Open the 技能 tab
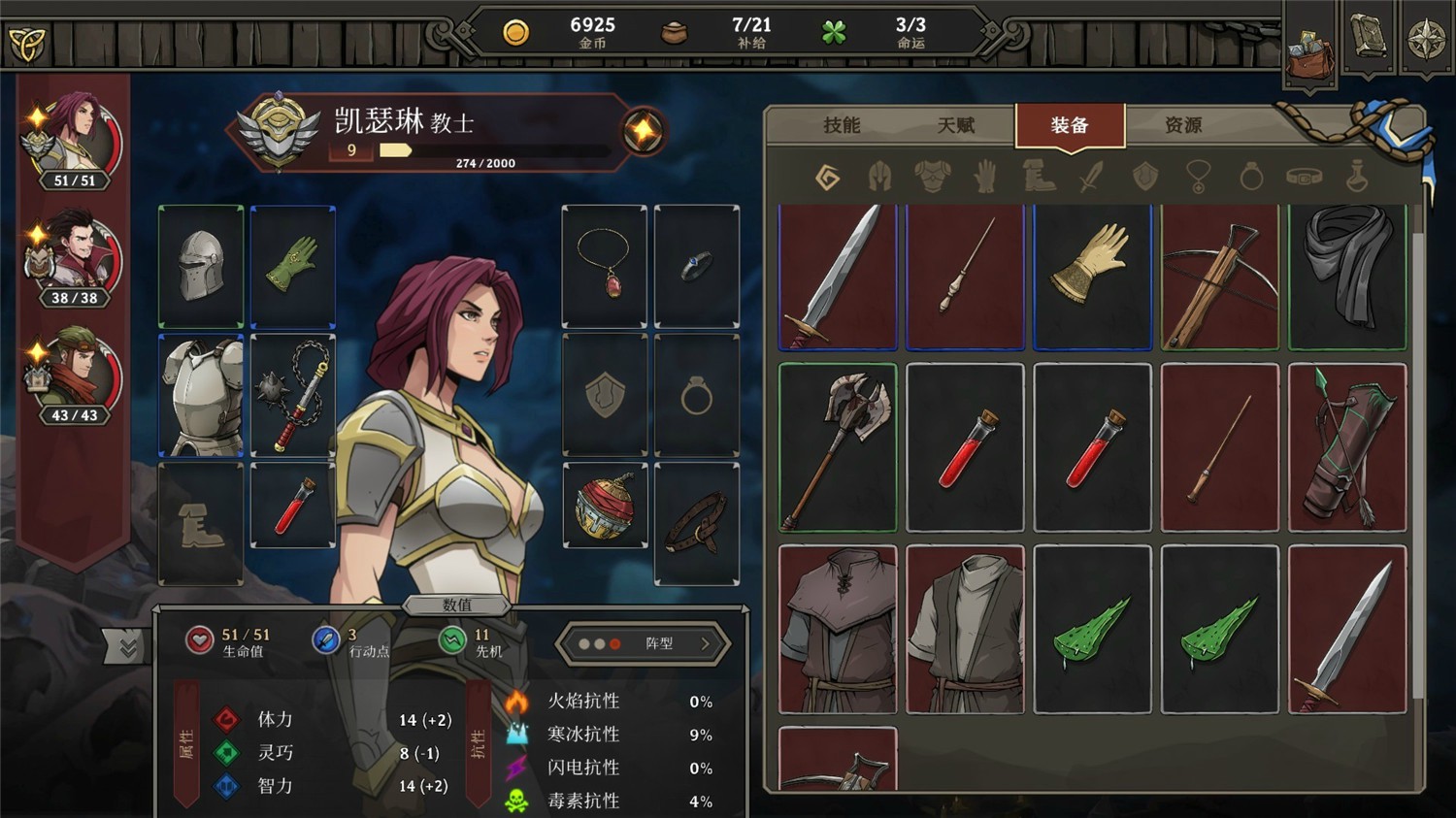Screen dimensions: 1456x818 [x=844, y=124]
